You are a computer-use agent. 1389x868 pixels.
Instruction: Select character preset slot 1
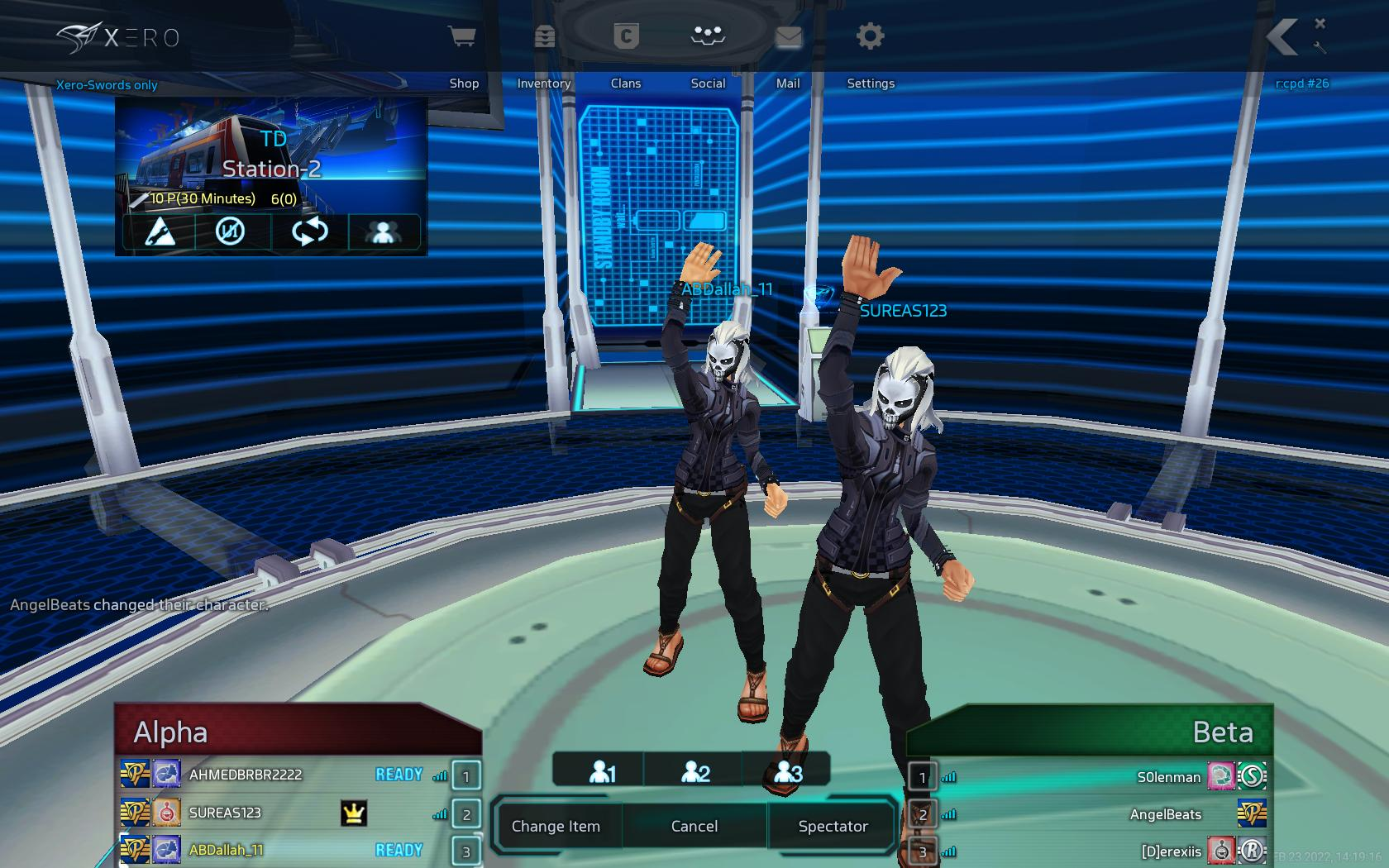(x=601, y=772)
